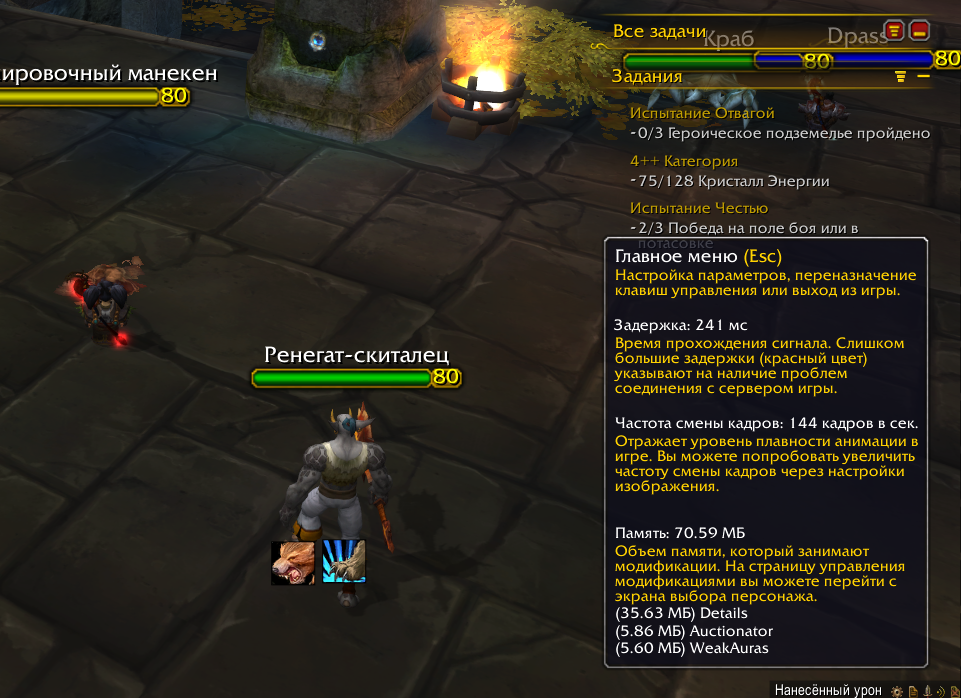Click the Details report page icon

tap(913, 691)
